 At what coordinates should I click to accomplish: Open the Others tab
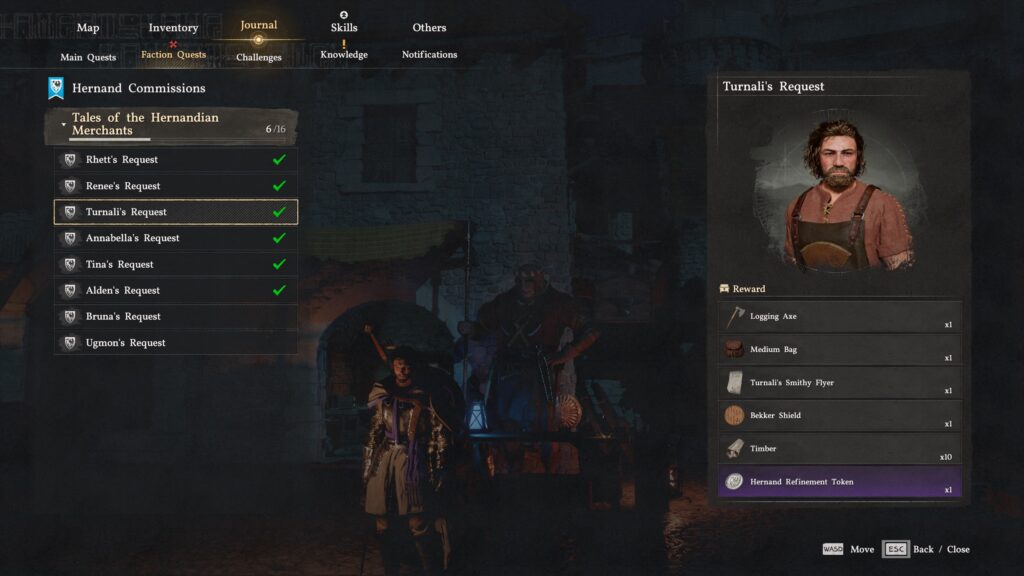click(x=429, y=28)
